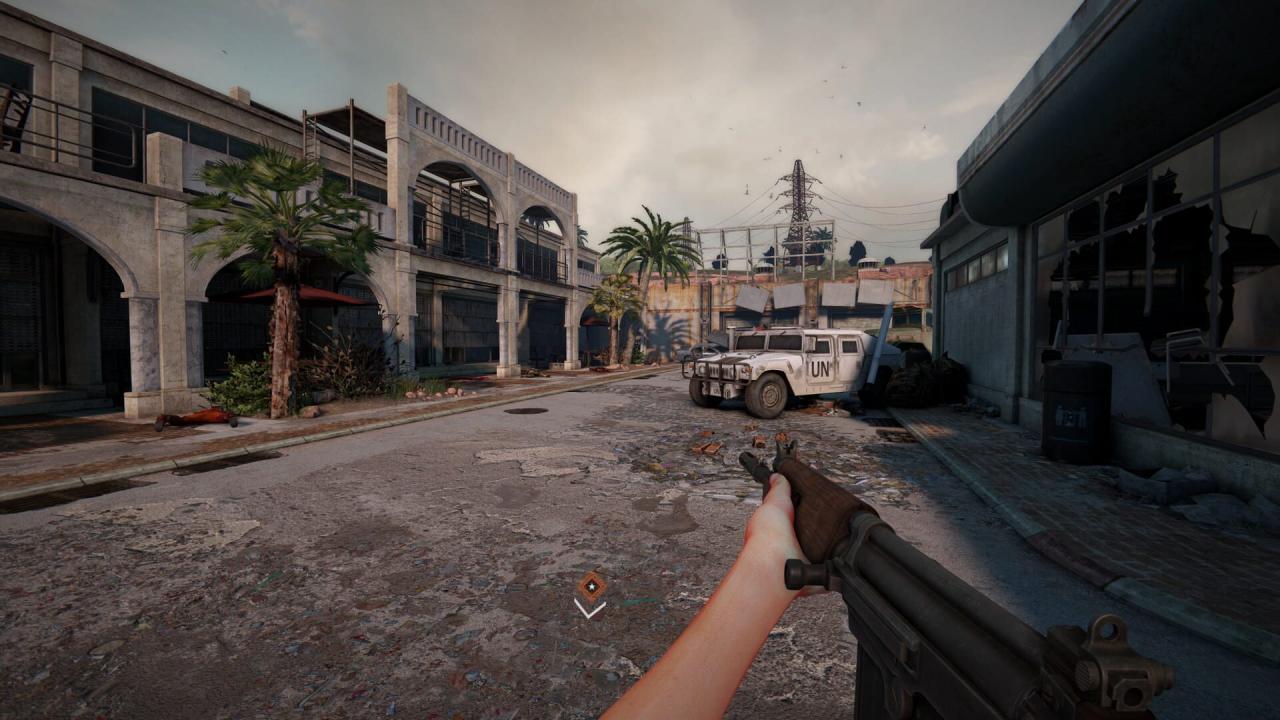Click the orange diamond objective marker
The image size is (1280, 720).
pyautogui.click(x=591, y=586)
